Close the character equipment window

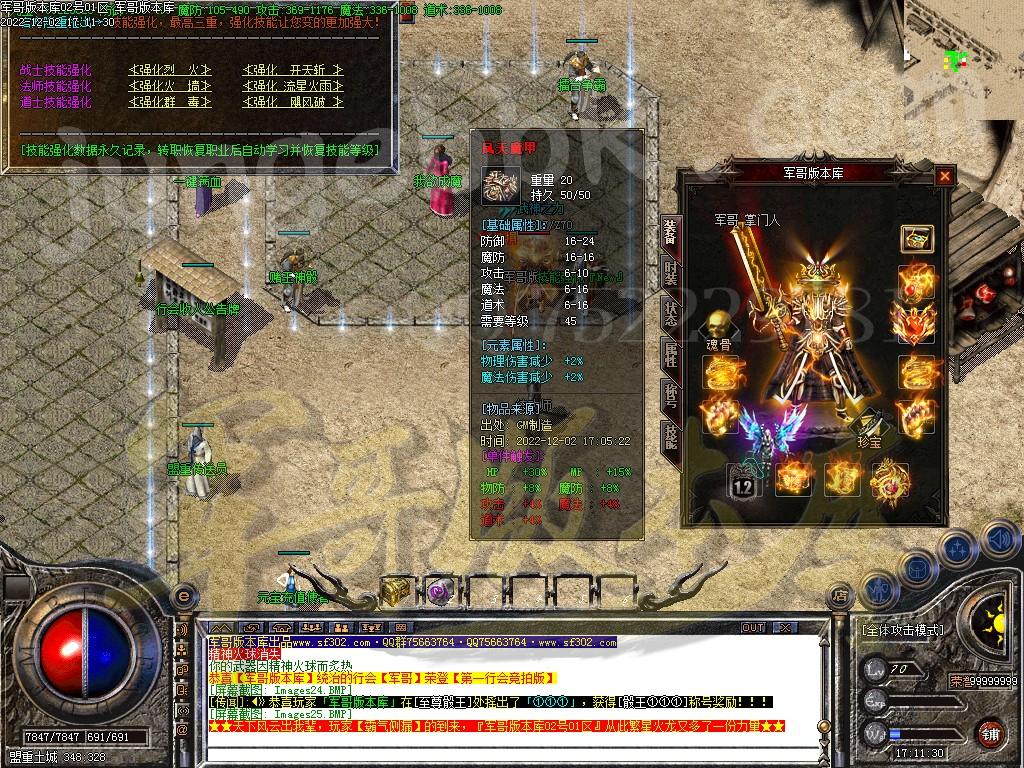(944, 177)
